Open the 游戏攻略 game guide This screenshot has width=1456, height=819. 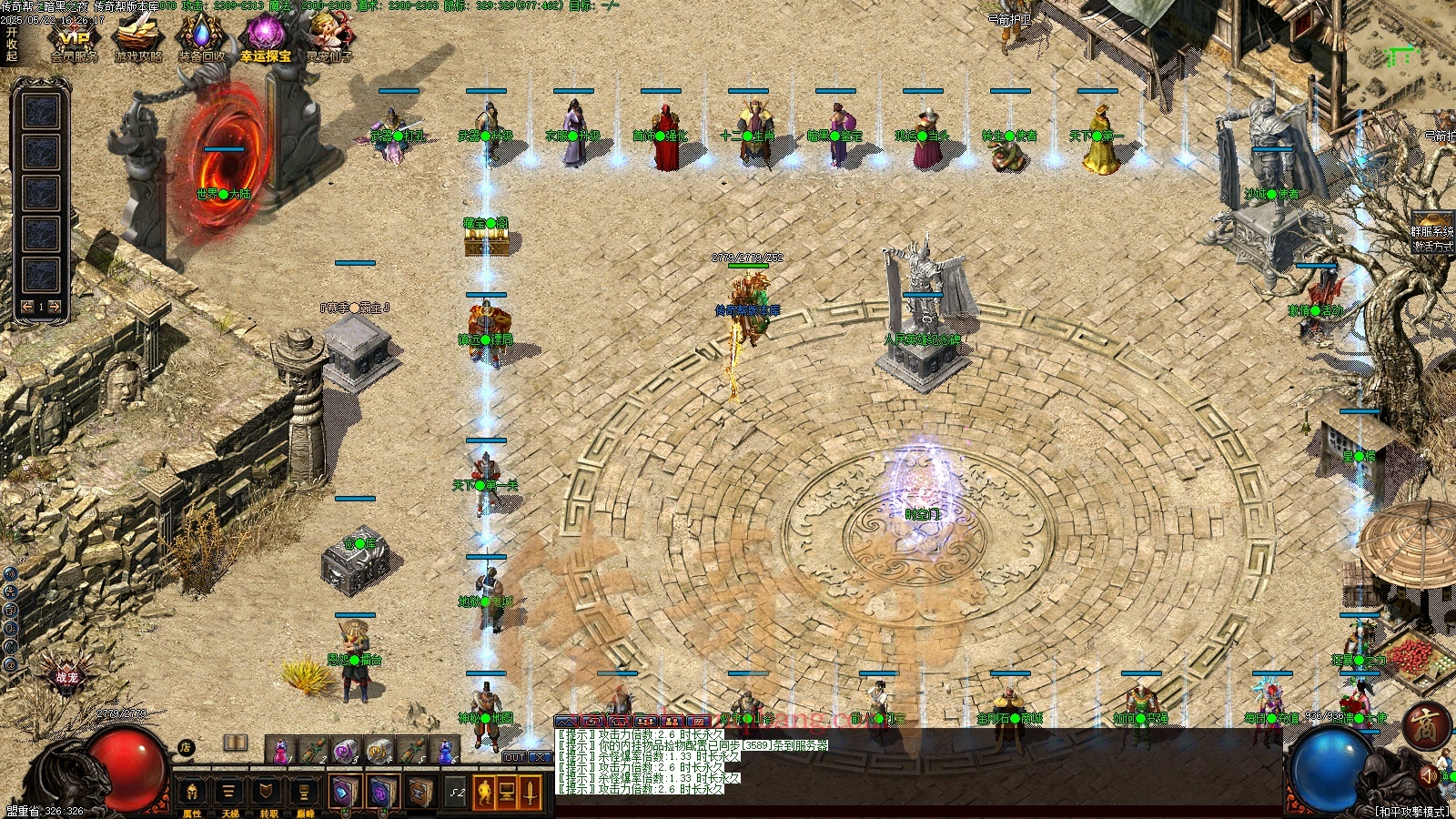(137, 39)
